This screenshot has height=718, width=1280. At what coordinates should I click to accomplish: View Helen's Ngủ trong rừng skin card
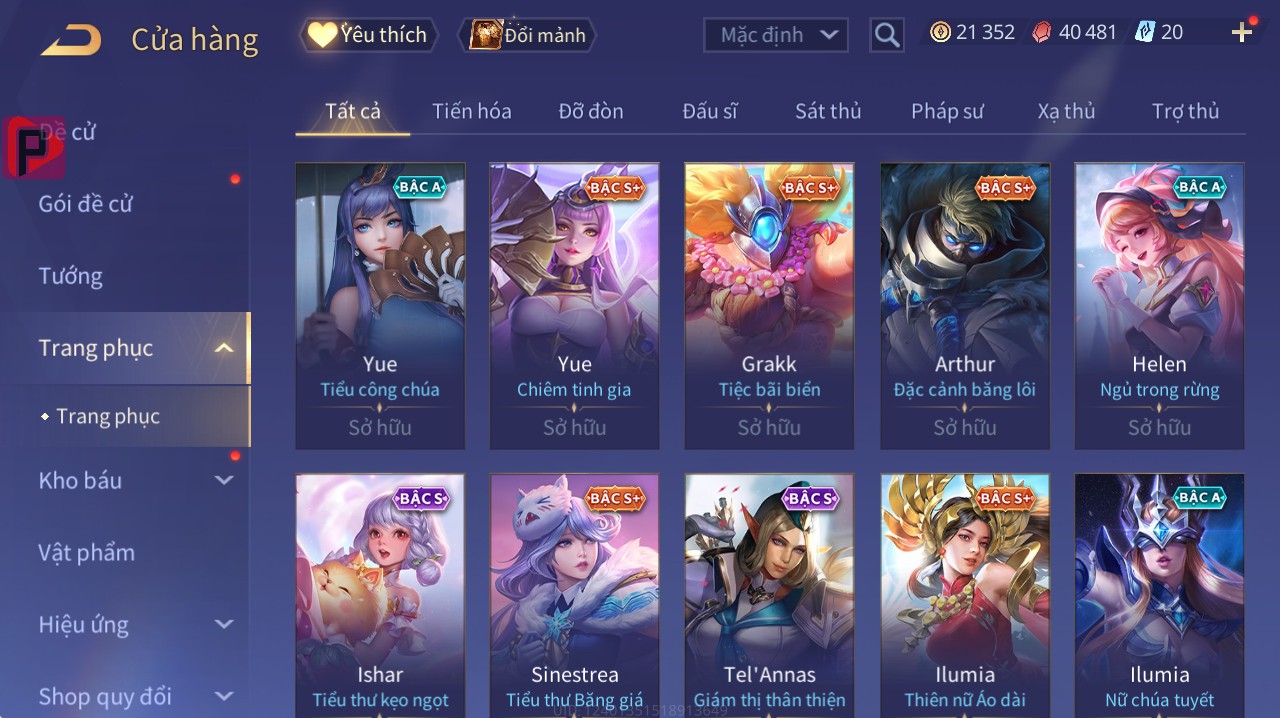[x=1159, y=305]
